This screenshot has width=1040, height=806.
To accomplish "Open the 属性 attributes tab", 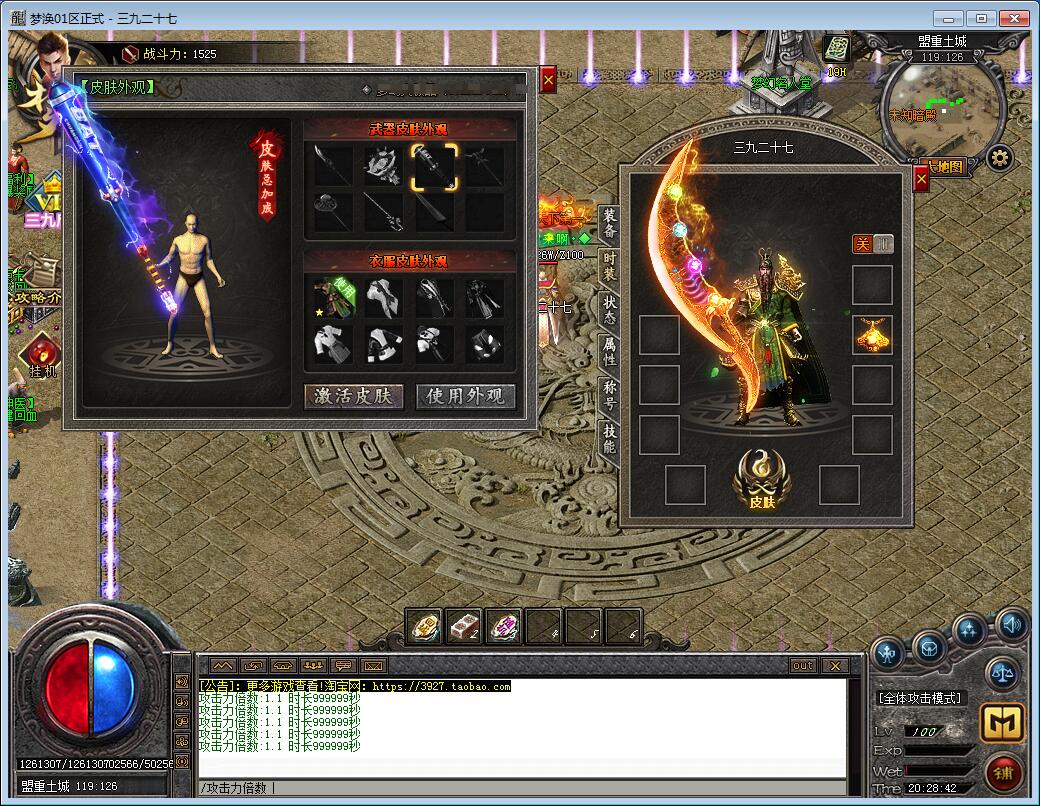I will 609,352.
